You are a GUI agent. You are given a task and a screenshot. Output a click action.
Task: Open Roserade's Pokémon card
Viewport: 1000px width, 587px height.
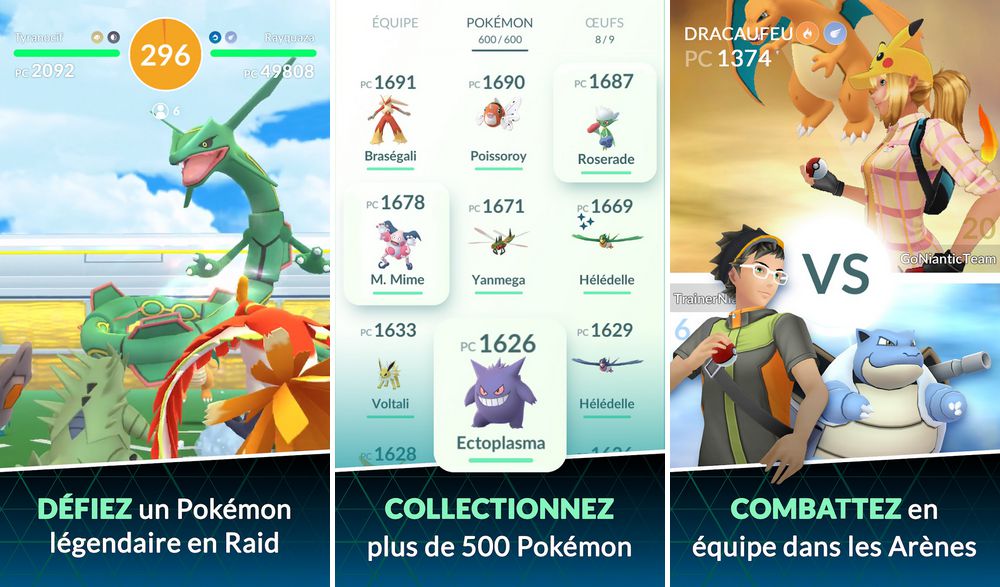605,123
